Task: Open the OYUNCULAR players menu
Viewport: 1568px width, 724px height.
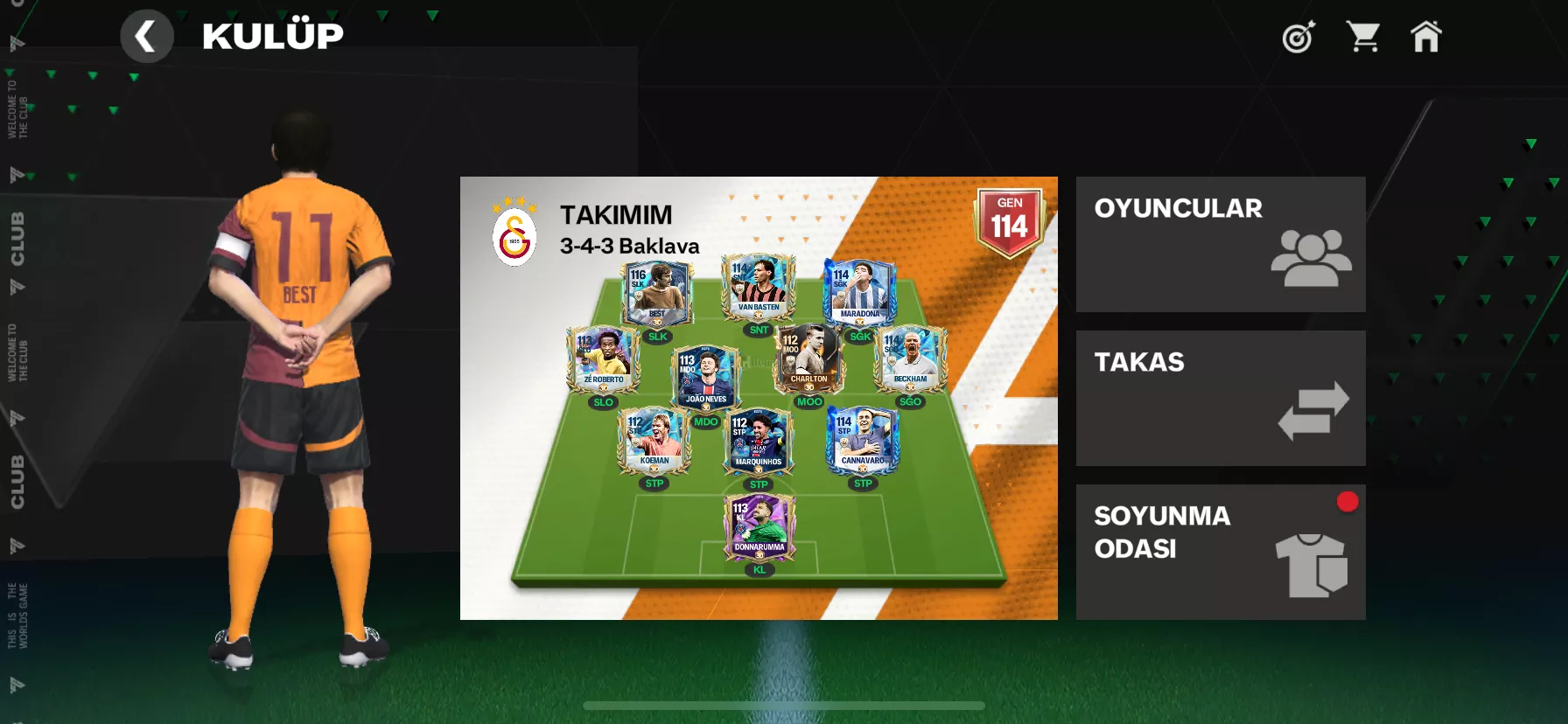Action: [1220, 244]
